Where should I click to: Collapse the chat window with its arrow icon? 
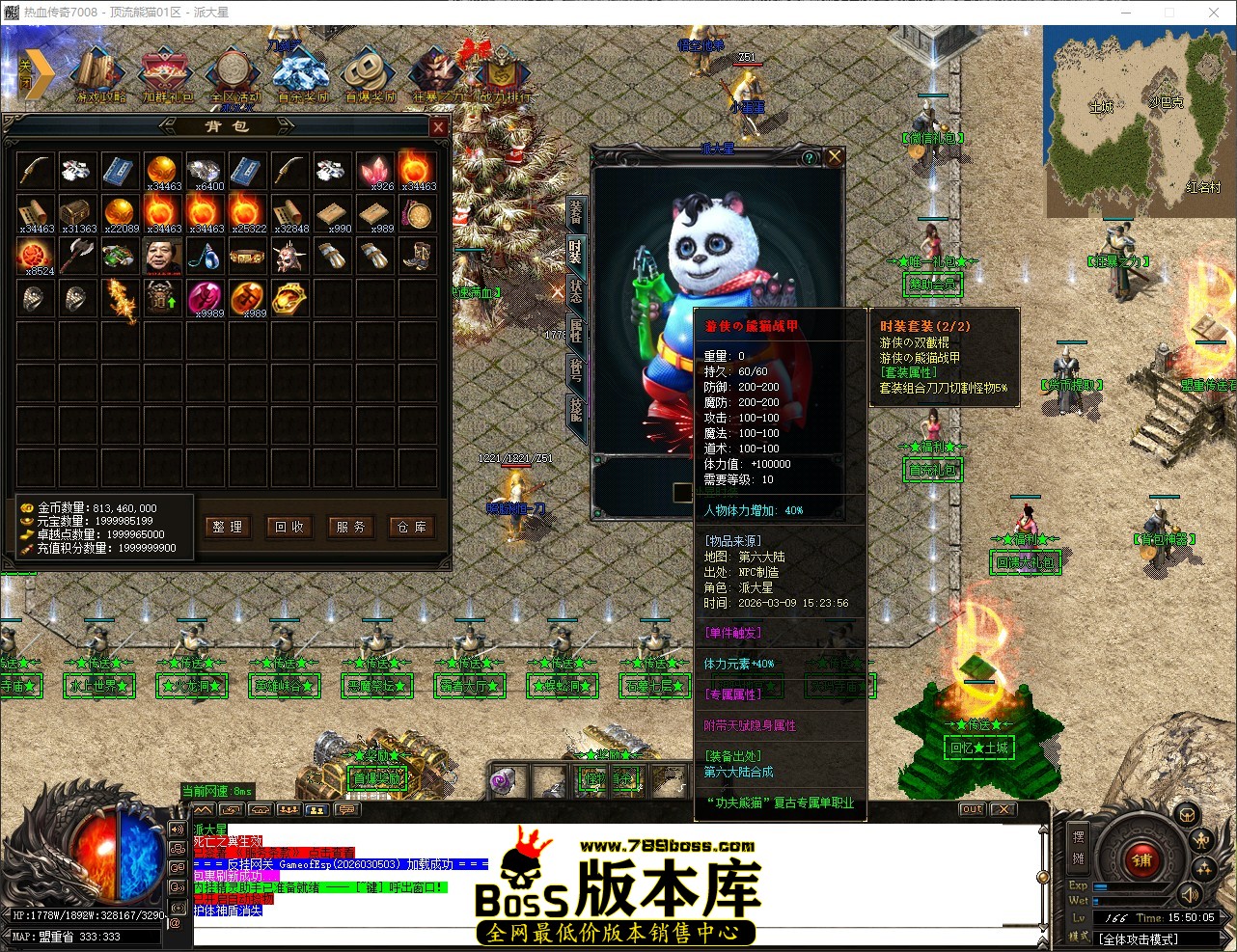click(x=204, y=809)
